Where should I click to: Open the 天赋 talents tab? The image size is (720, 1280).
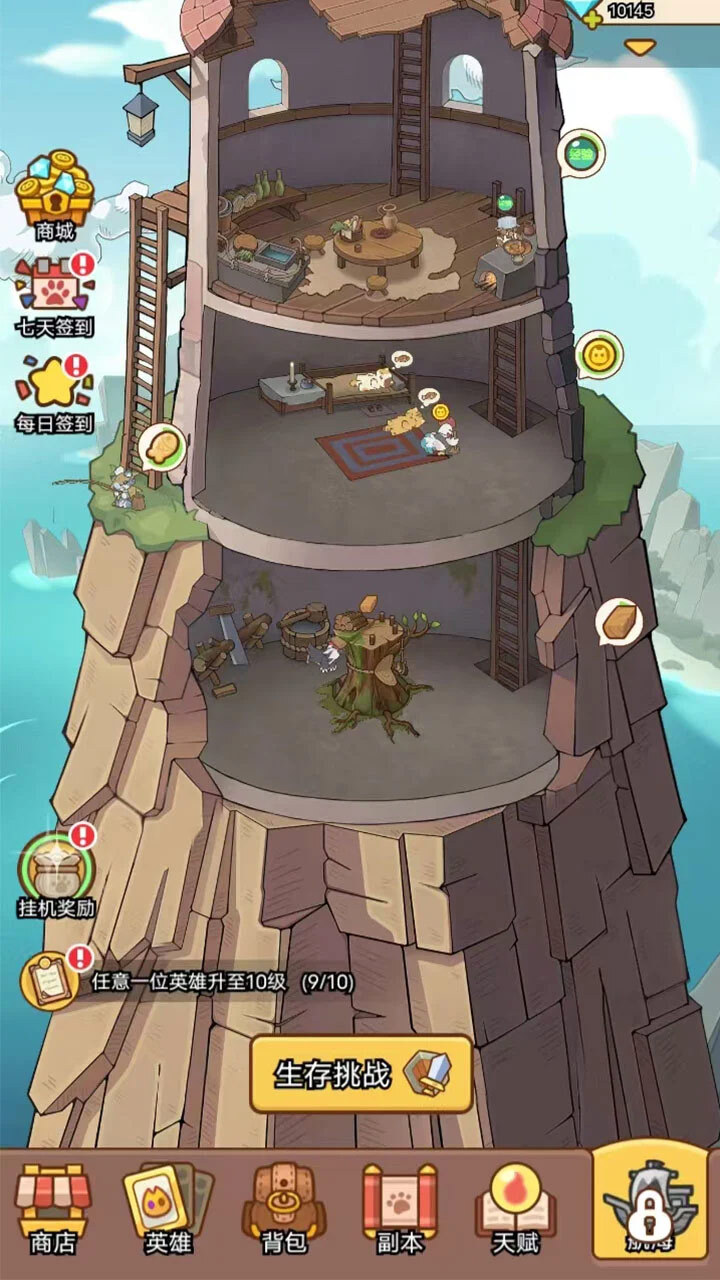(514, 1207)
